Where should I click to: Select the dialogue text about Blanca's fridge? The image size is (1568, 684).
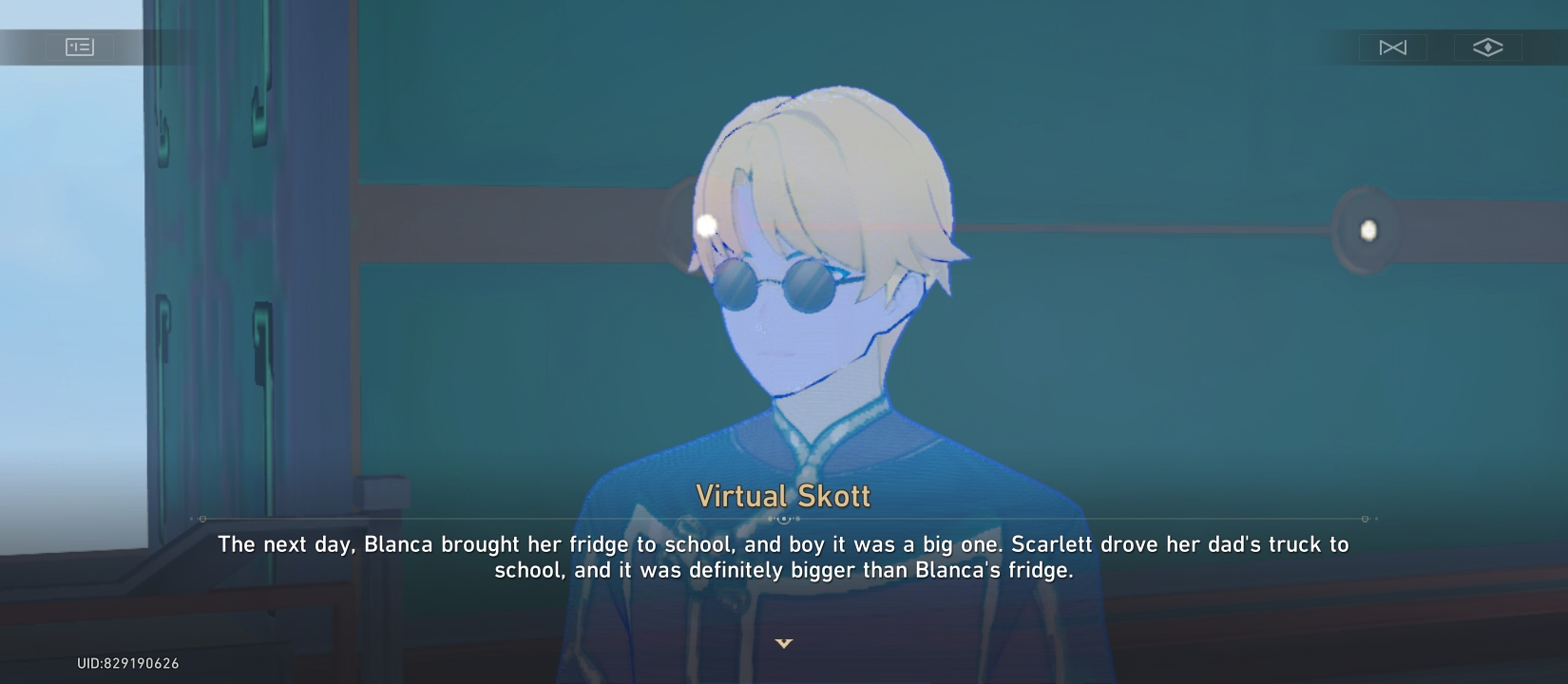784,558
